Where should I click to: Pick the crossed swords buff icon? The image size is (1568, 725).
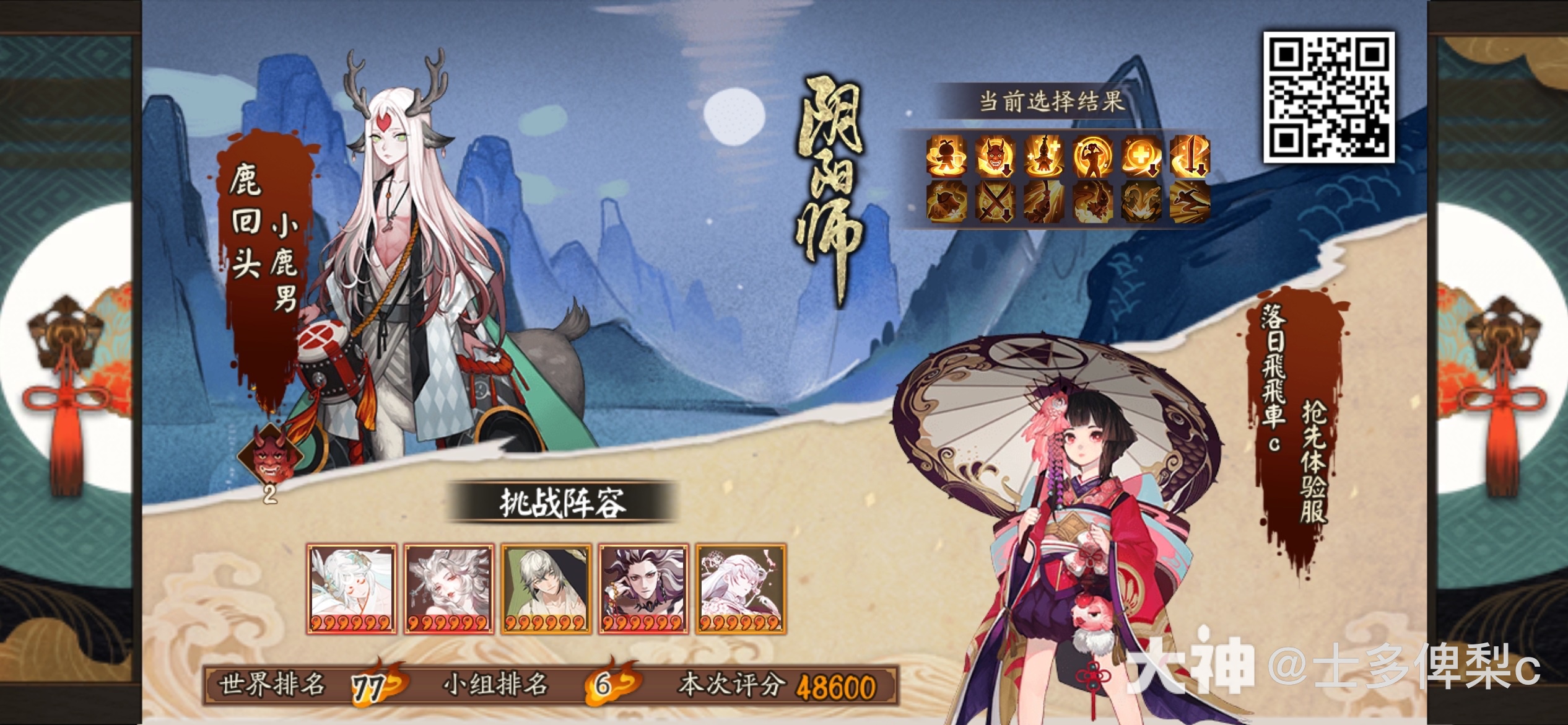[x=995, y=203]
